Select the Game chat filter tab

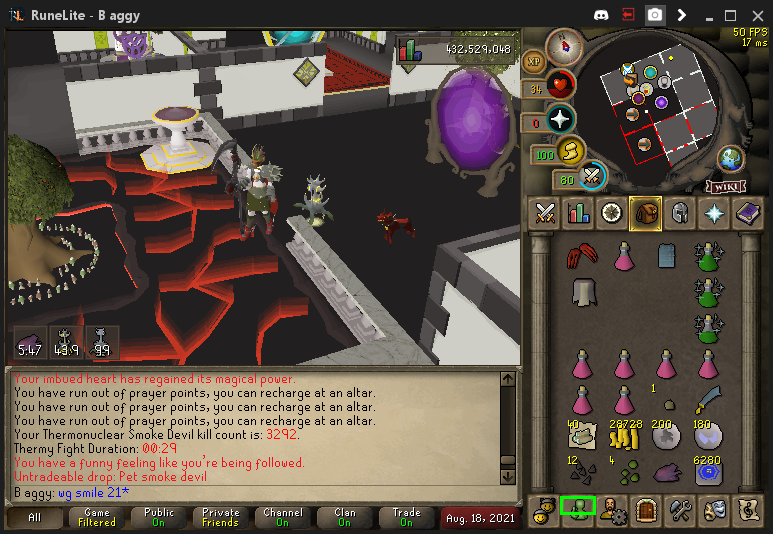click(97, 518)
